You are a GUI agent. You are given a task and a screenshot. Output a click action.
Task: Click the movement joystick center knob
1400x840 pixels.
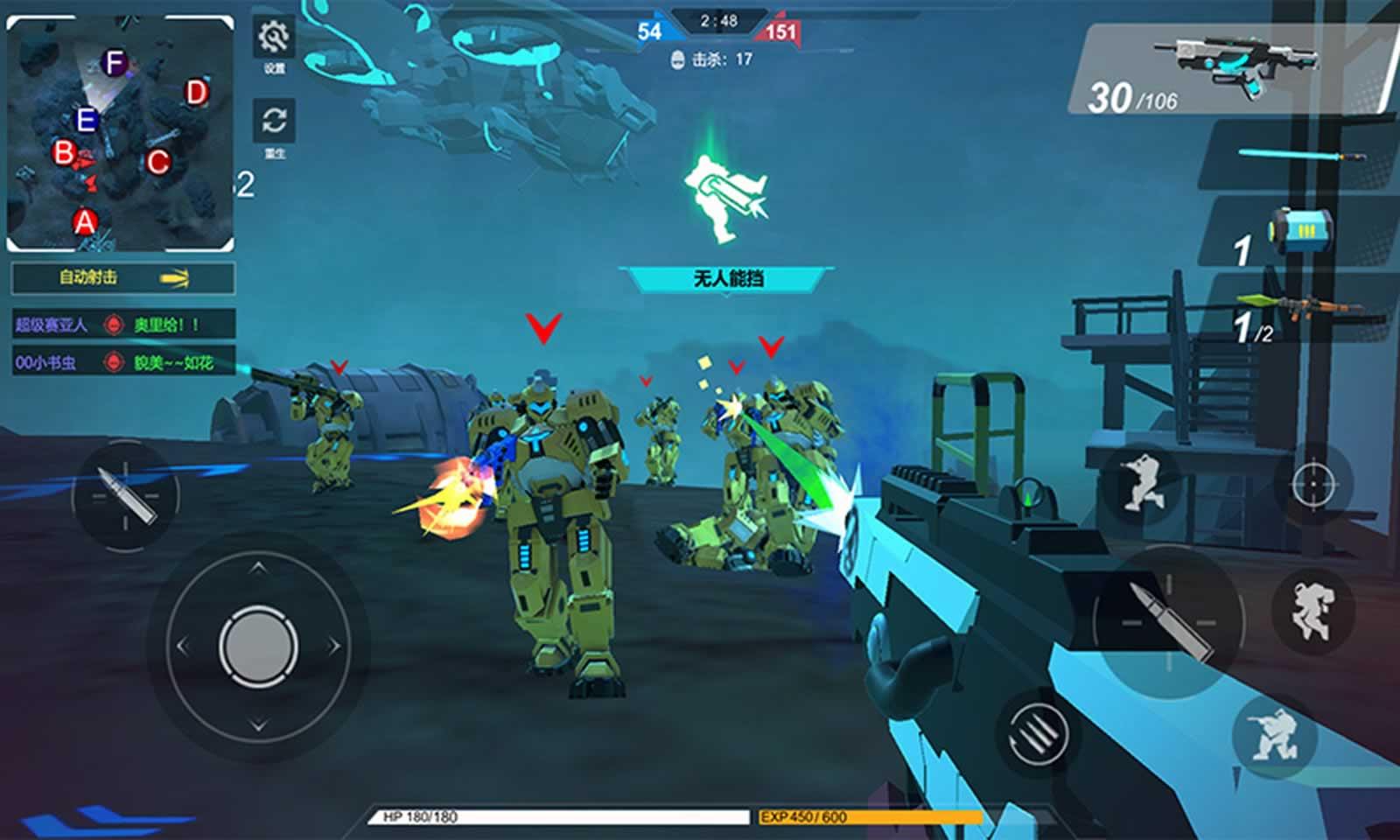tap(258, 647)
